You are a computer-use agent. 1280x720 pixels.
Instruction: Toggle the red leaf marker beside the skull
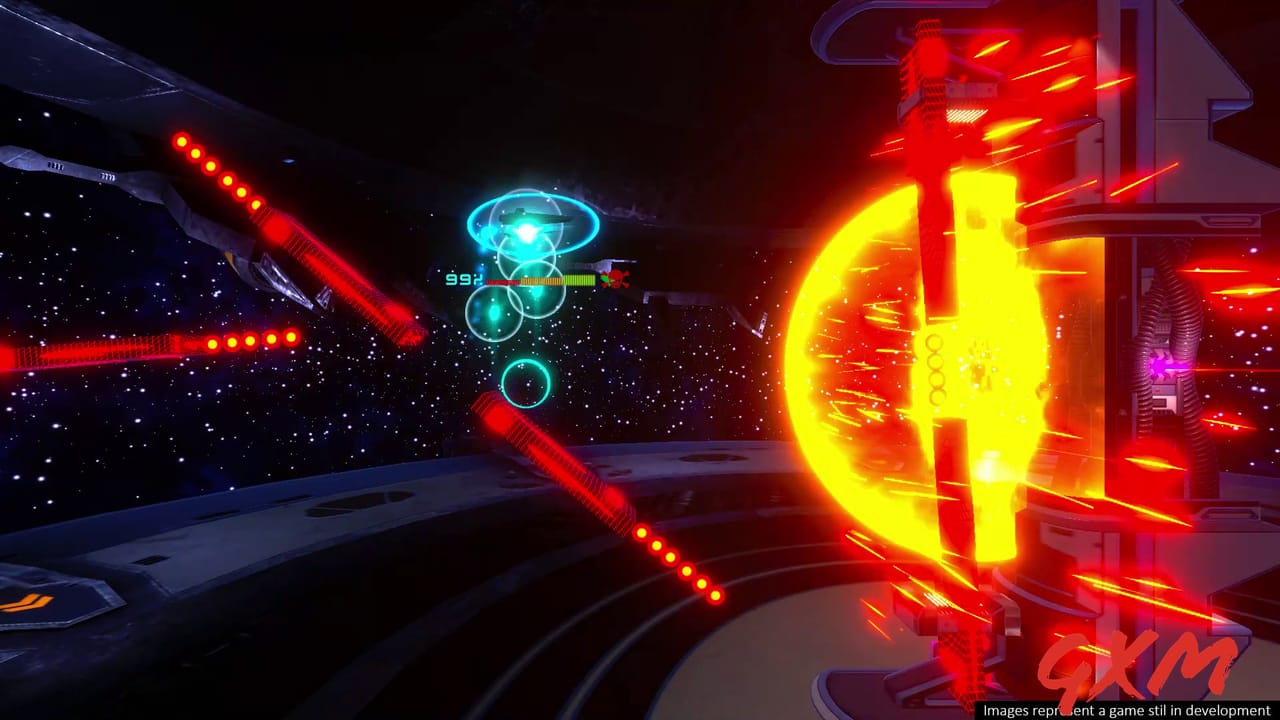604,279
